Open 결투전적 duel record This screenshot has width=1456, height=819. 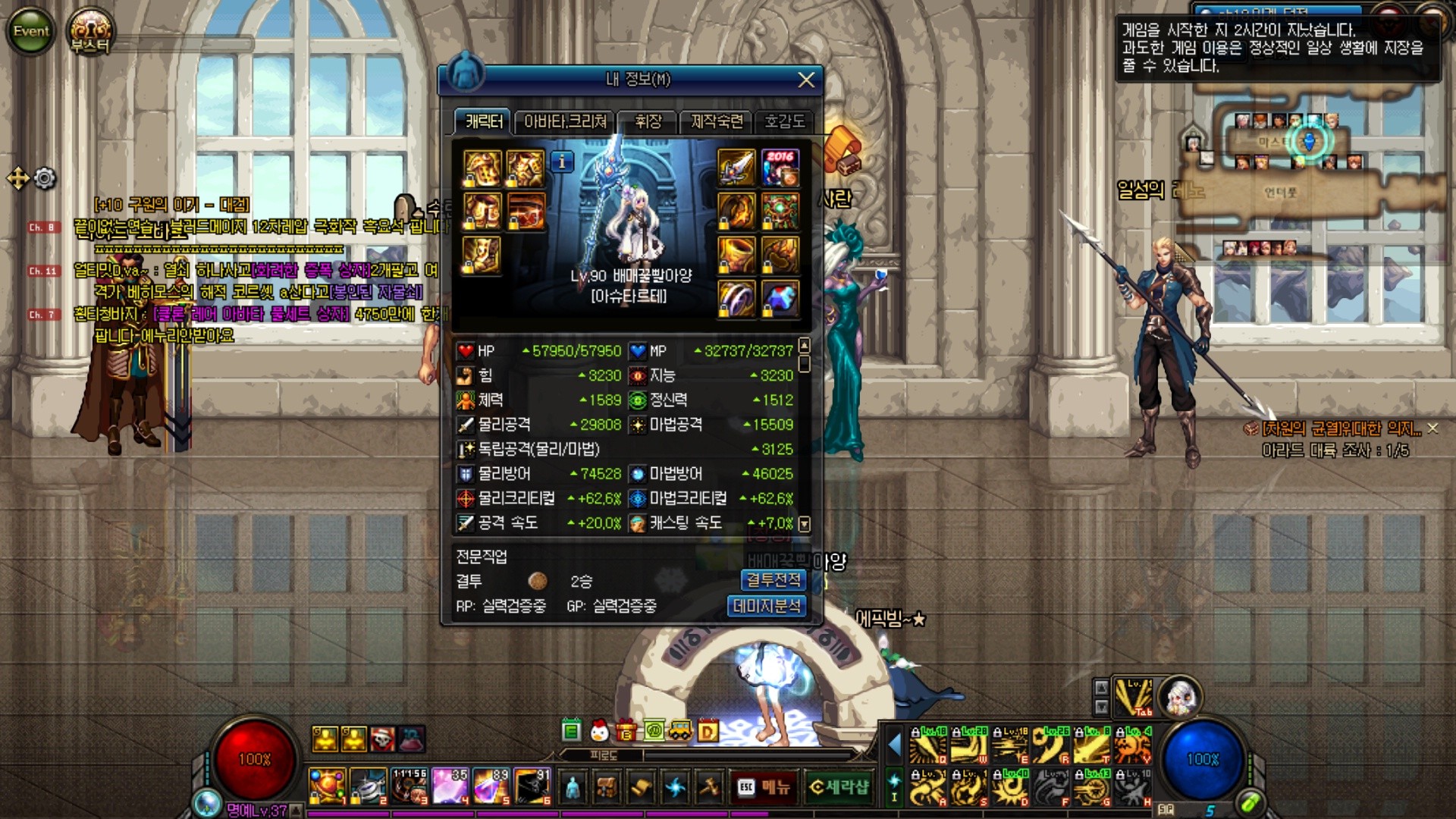coord(773,580)
